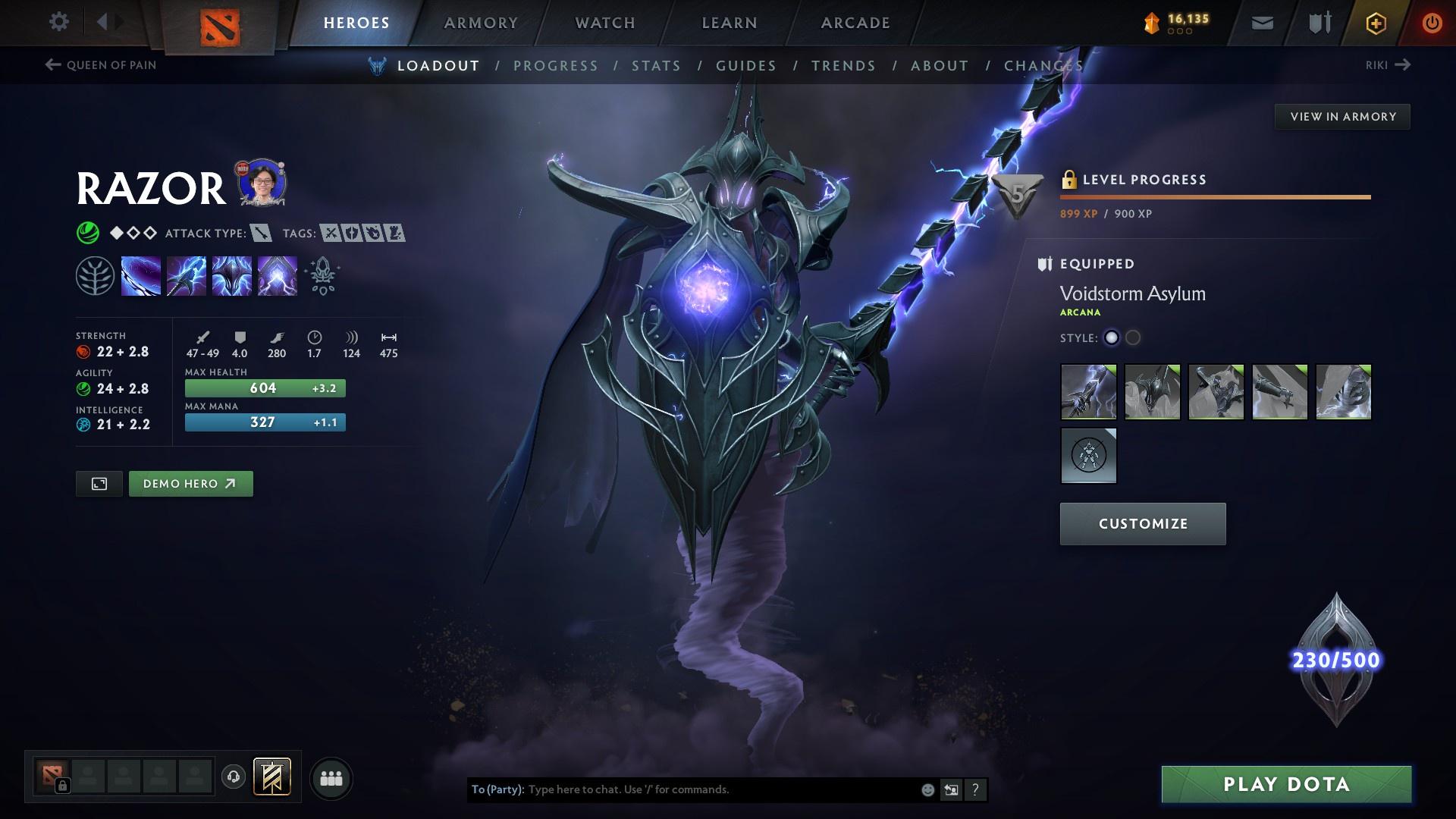Open the Static Link ability icon
1456x819 pixels.
point(186,275)
